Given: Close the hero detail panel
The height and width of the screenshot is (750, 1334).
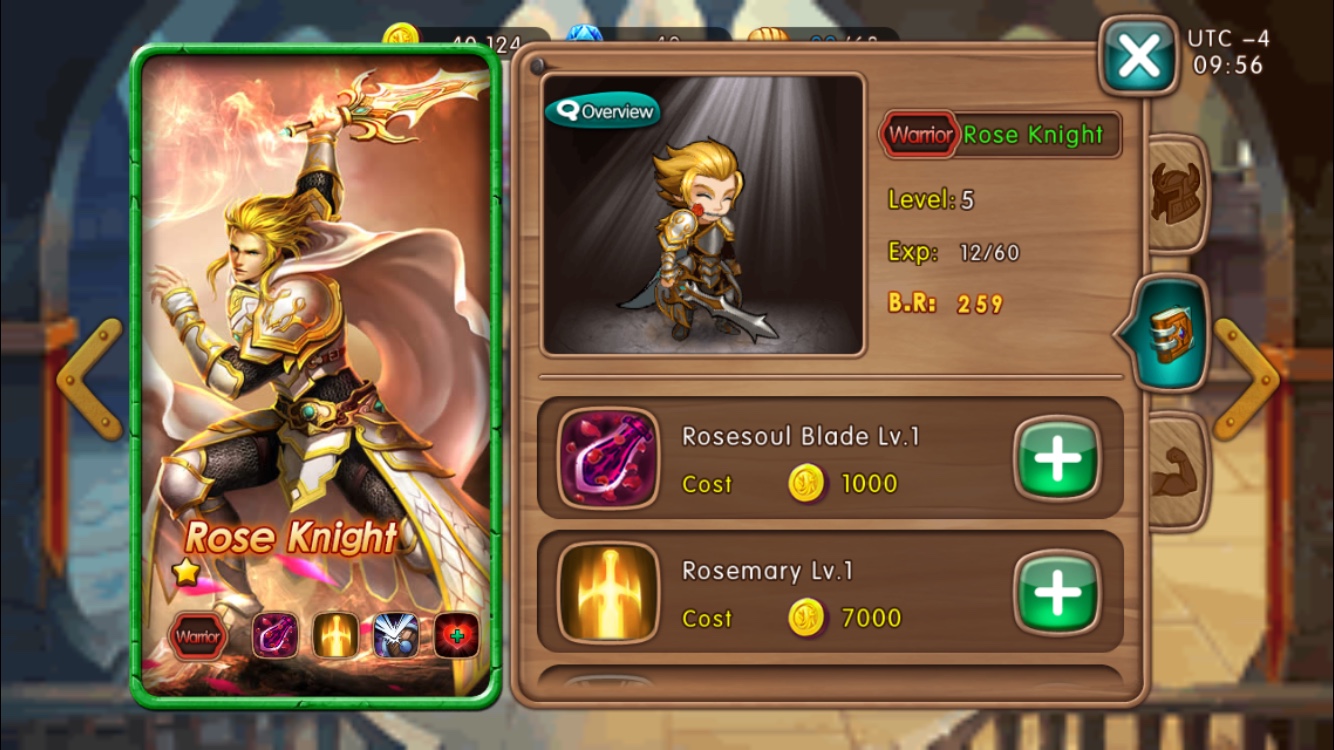Looking at the screenshot, I should pos(1138,57).
